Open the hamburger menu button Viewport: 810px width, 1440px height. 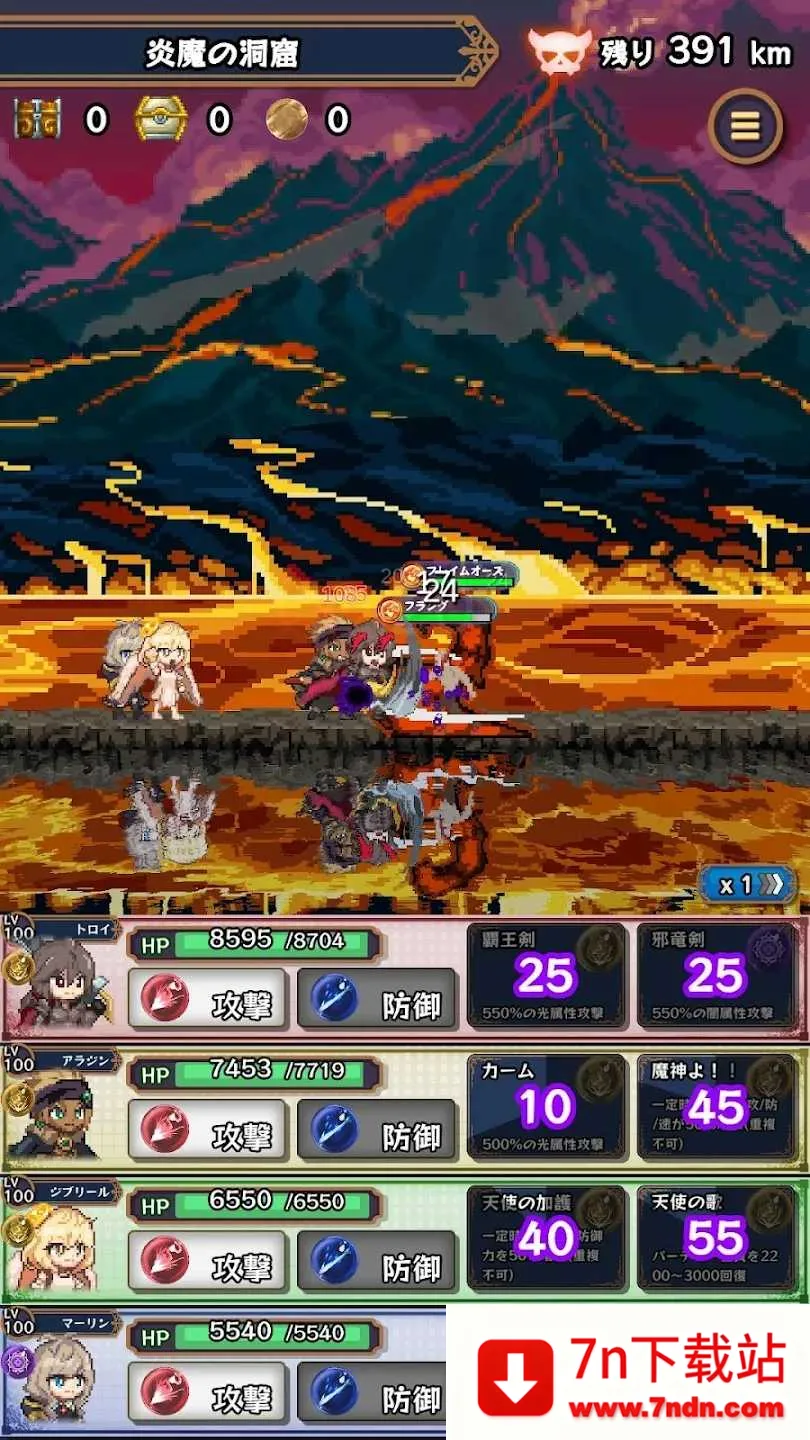[x=745, y=126]
